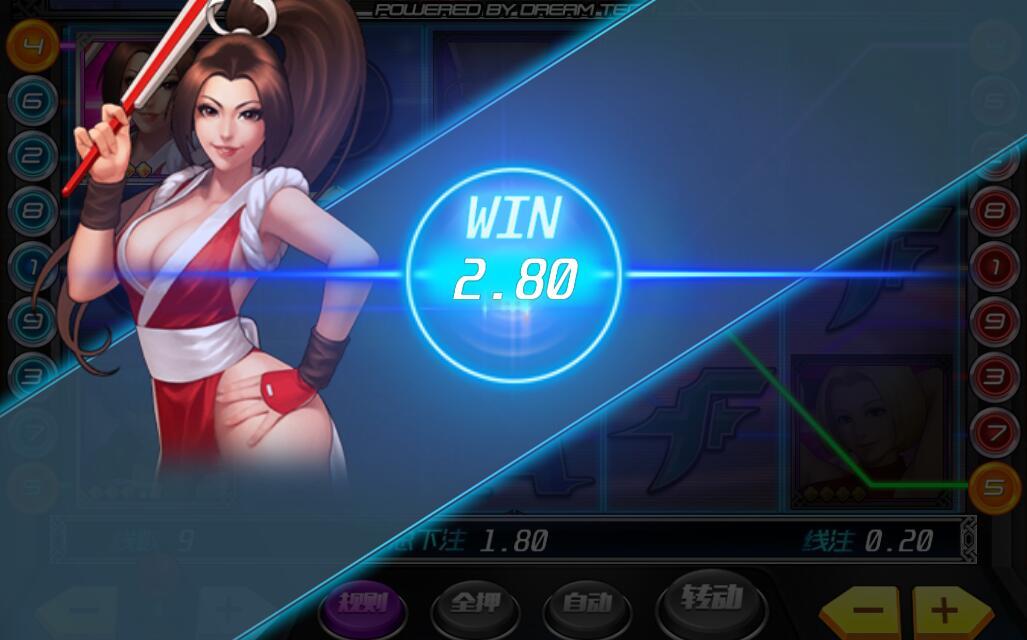The height and width of the screenshot is (640, 1027).
Task: Enable auto spin with the 自动 button
Action: [x=587, y=604]
